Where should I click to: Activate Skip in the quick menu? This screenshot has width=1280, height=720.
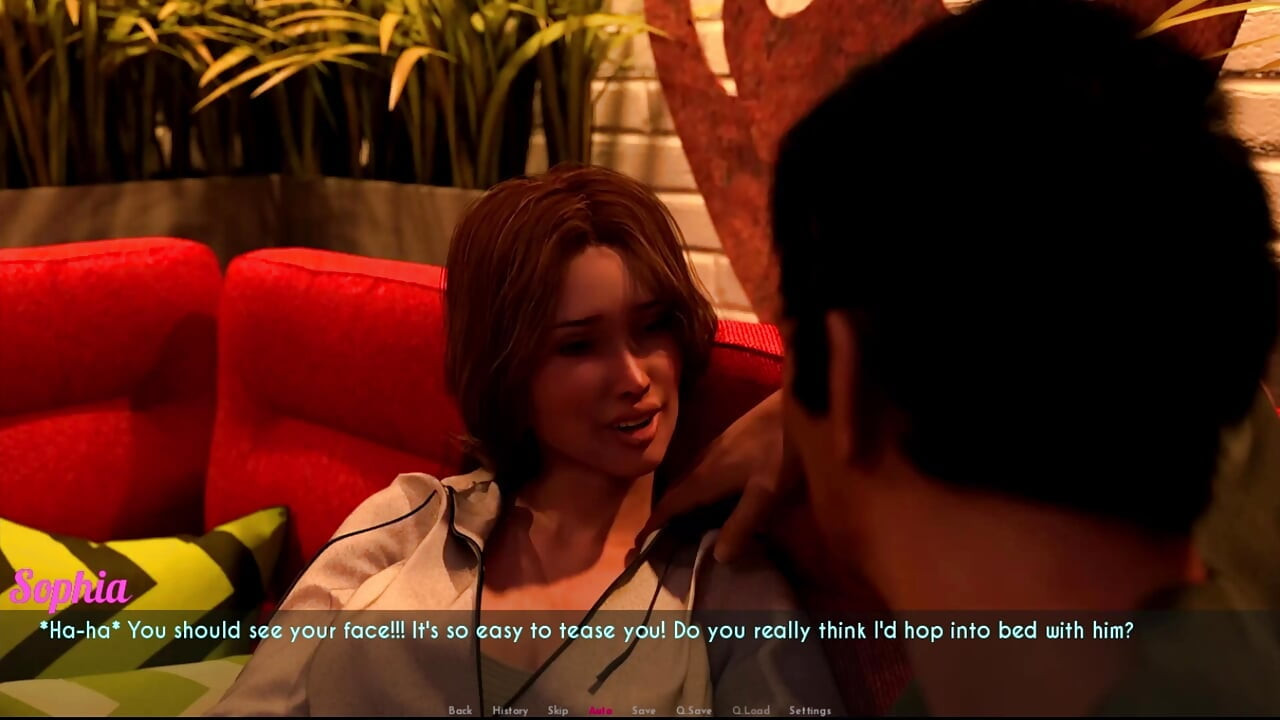558,710
